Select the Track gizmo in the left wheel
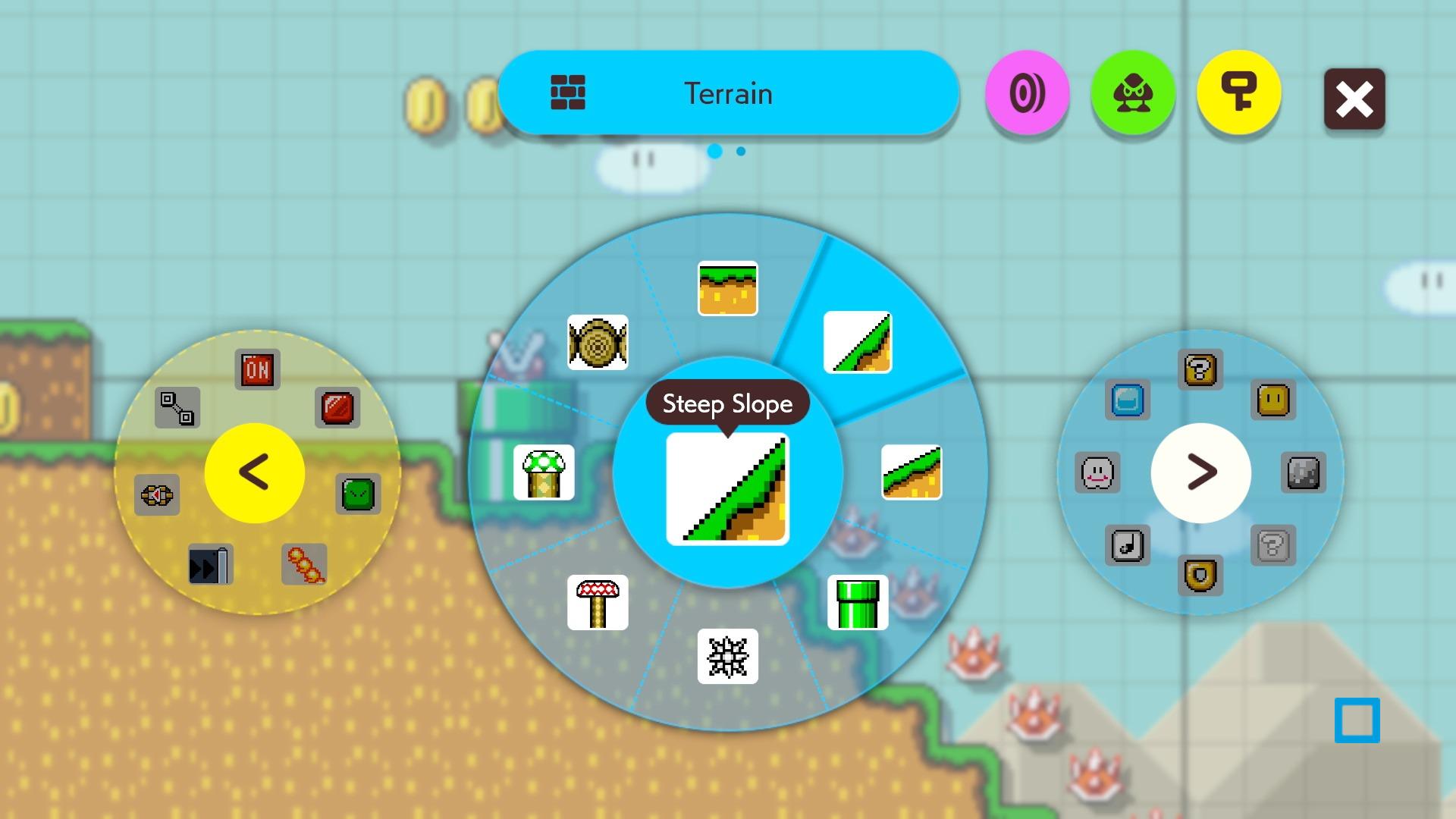 click(176, 408)
